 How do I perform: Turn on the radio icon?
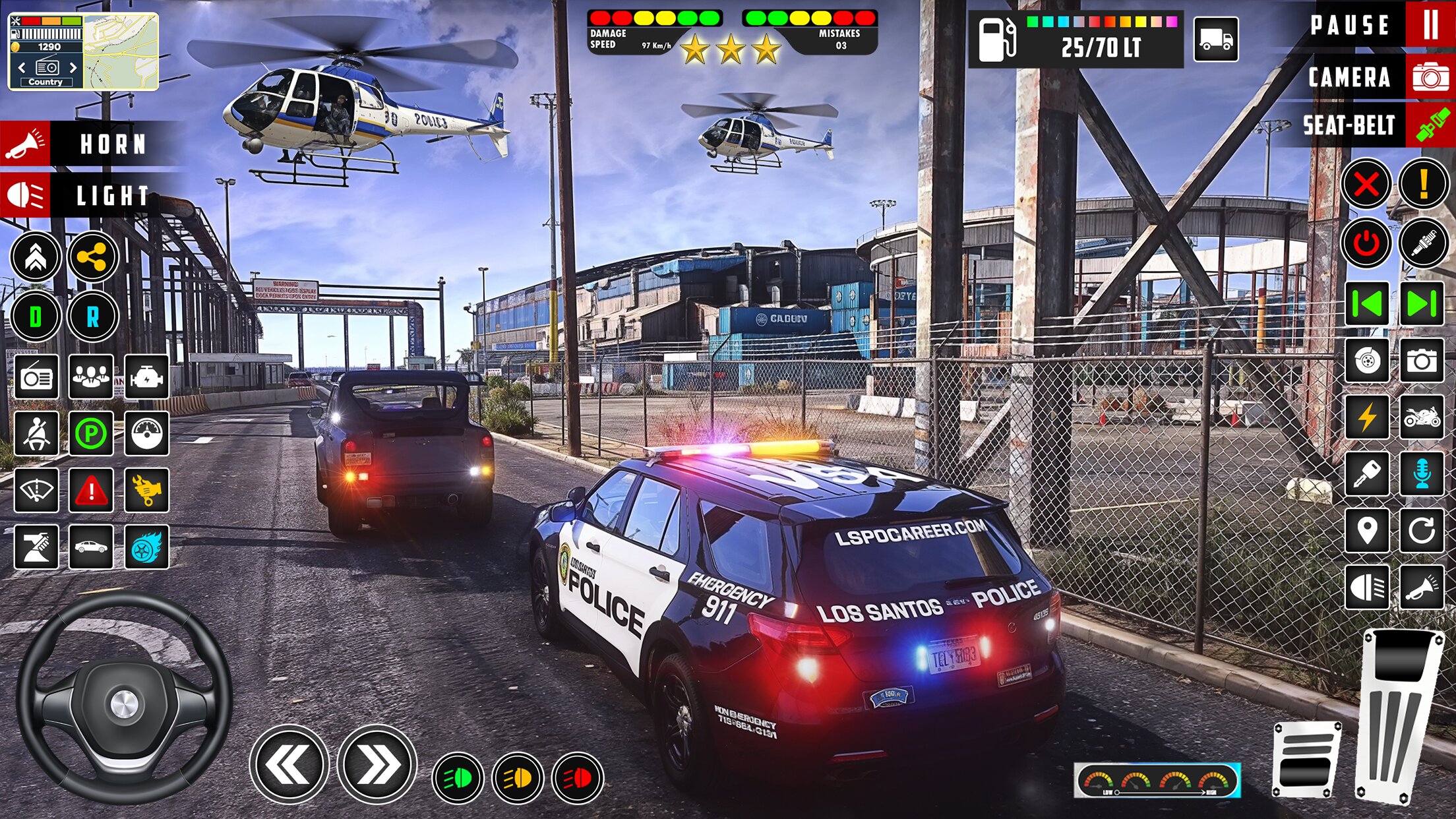[36, 377]
